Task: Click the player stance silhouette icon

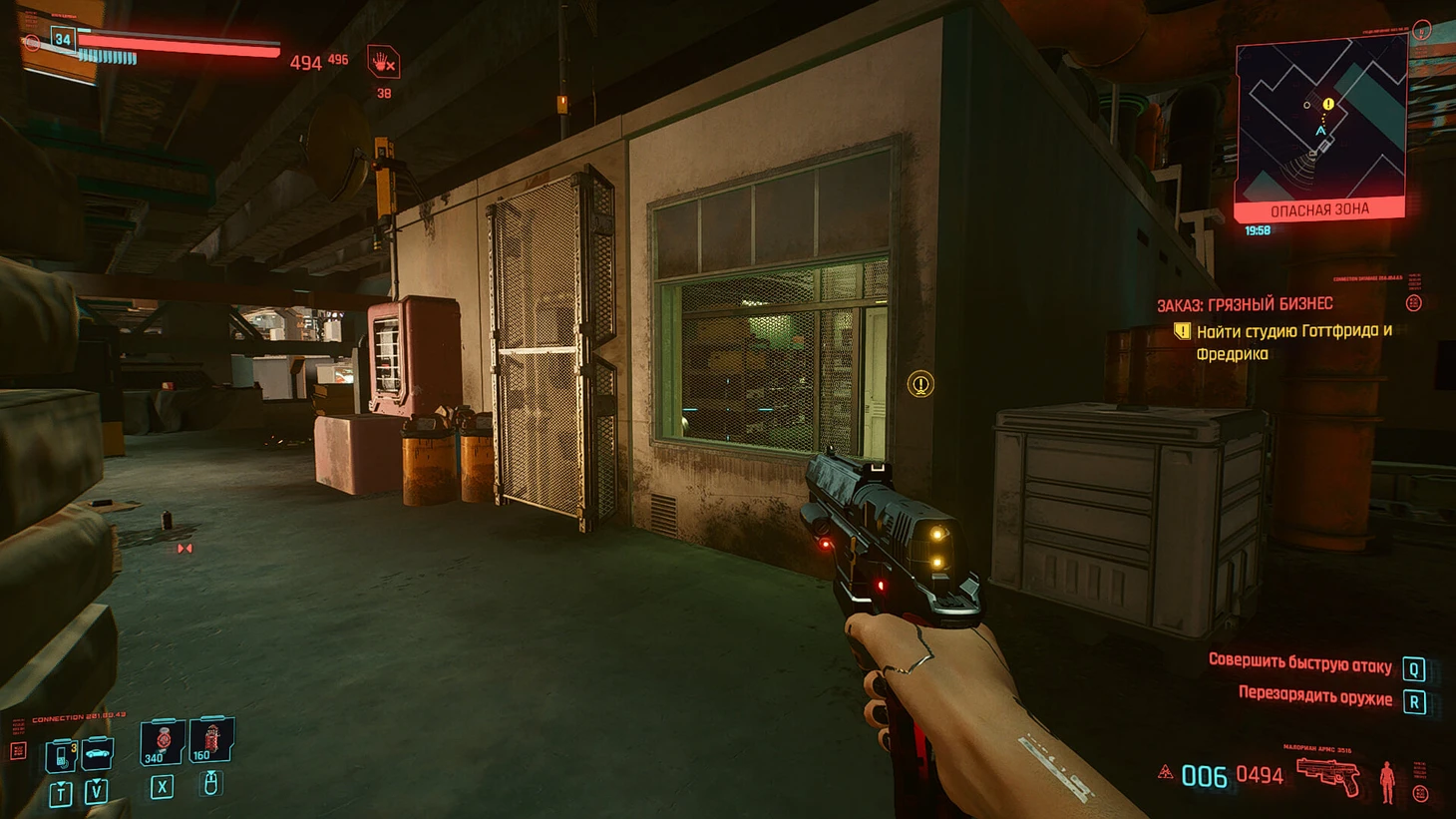Action: coord(1386,781)
